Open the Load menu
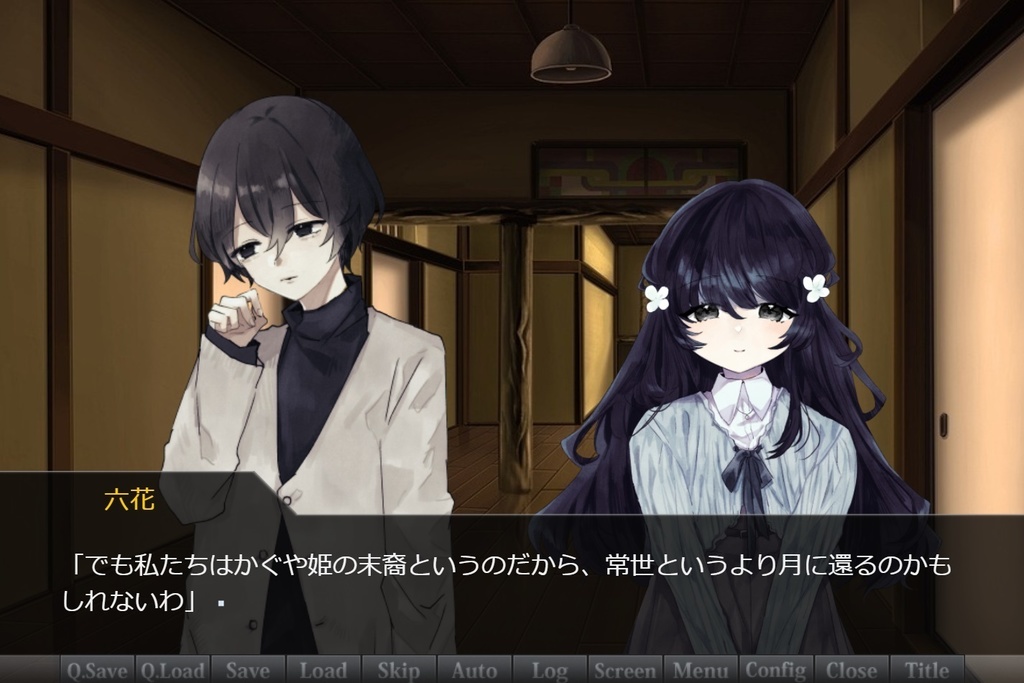 pyautogui.click(x=323, y=670)
